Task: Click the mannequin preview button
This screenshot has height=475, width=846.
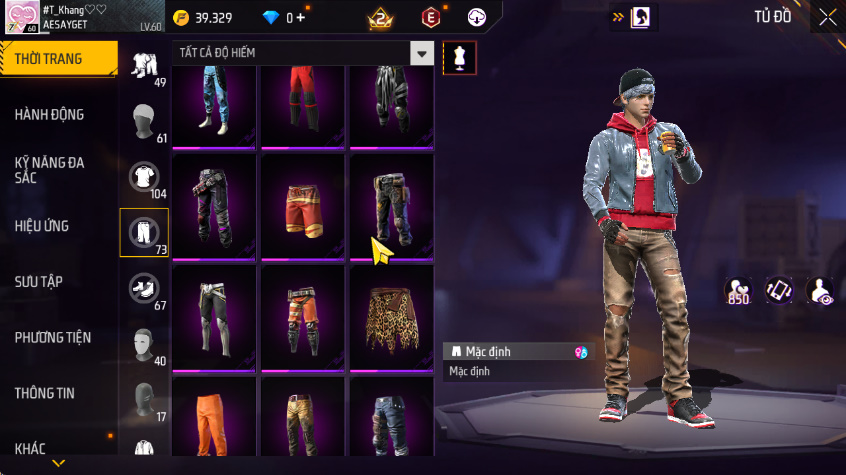Action: (x=459, y=57)
